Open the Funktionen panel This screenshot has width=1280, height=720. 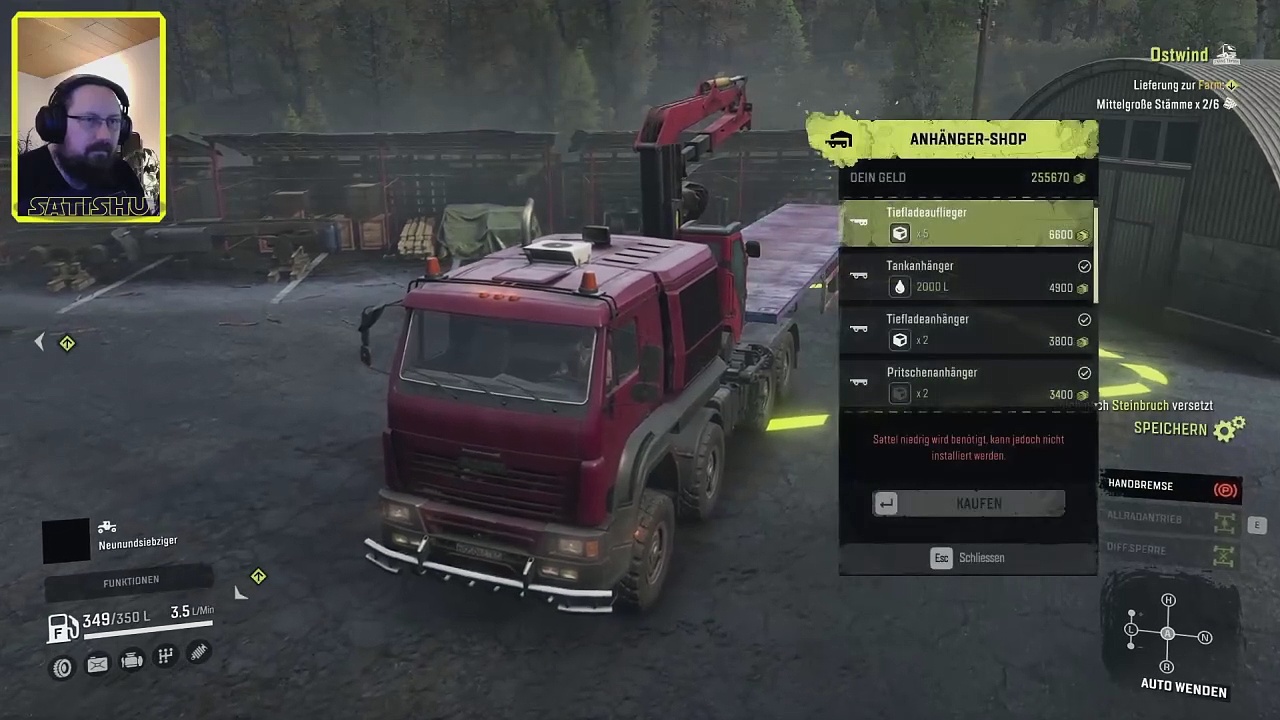coord(130,581)
